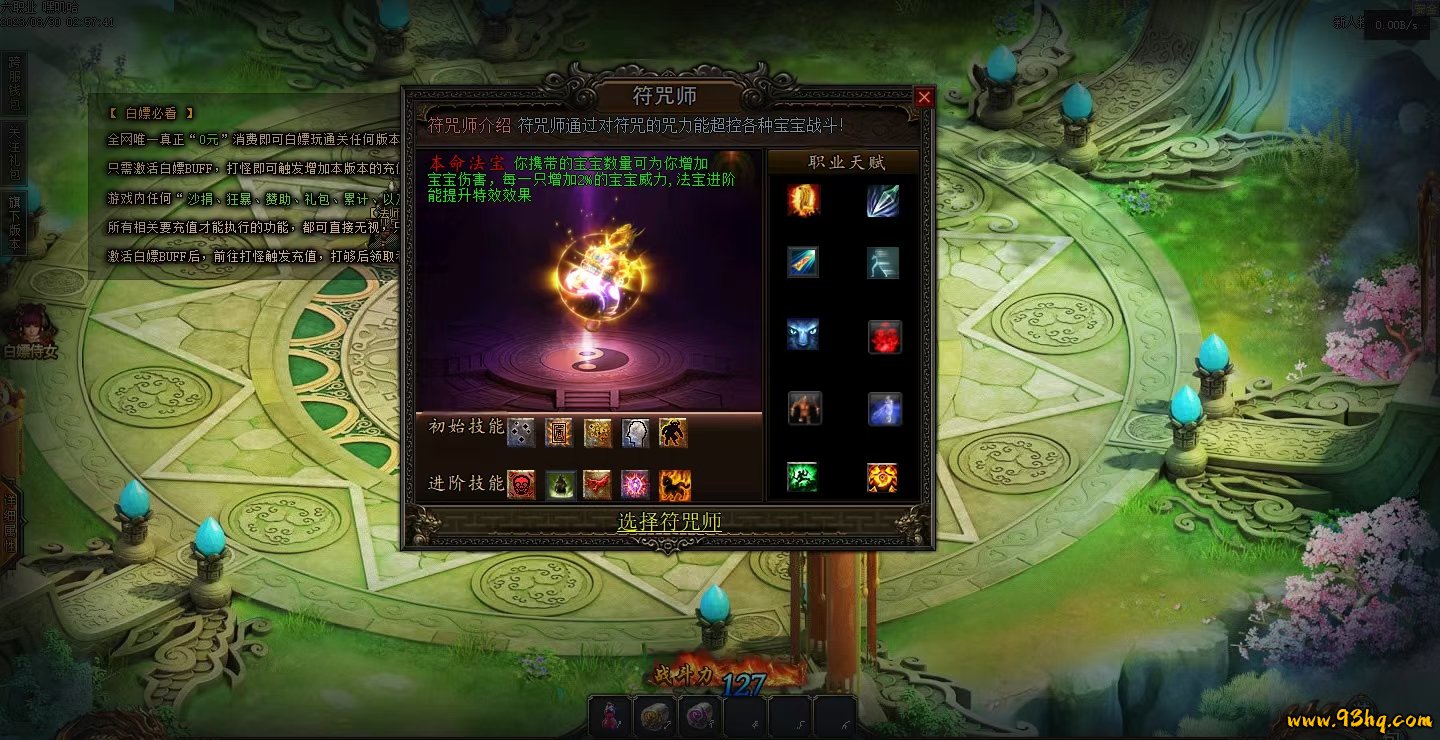Screen dimensions: 1440x740
Task: Select the green running-figure class talent
Action: click(x=802, y=477)
